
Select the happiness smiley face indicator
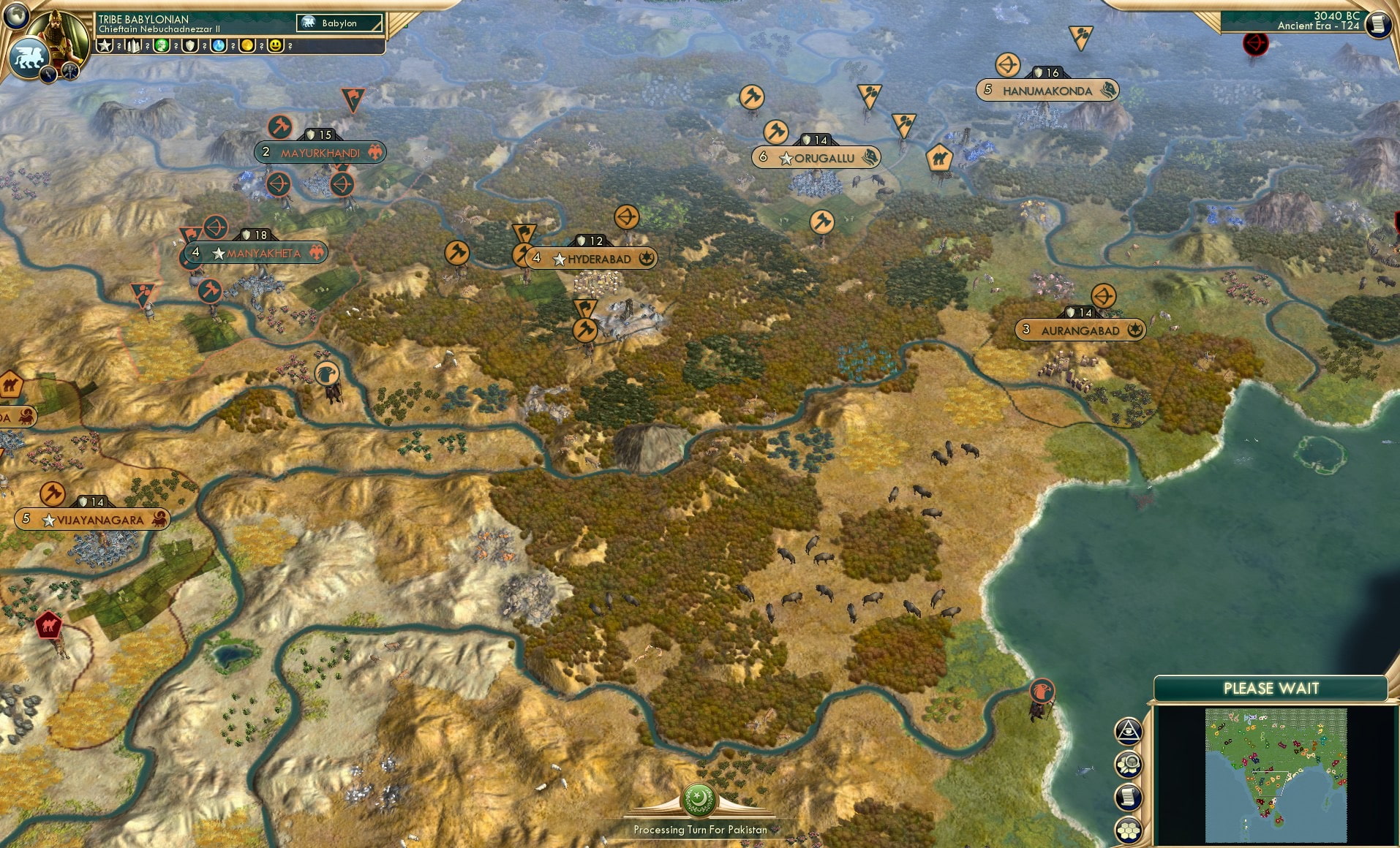point(275,45)
